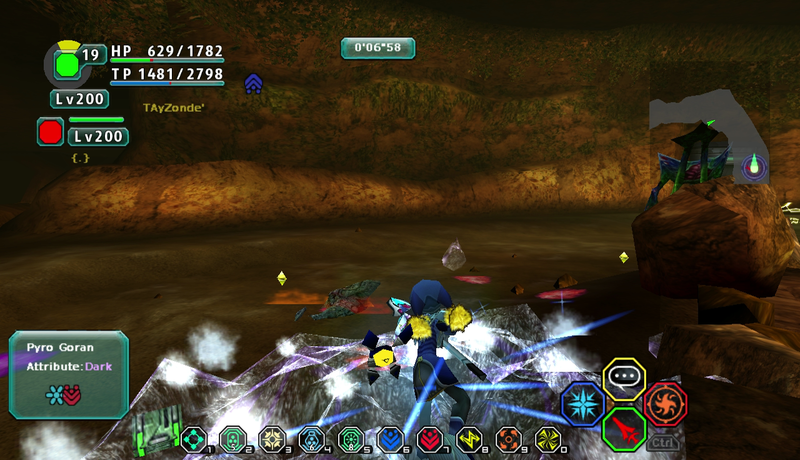Select hotbar slot 1 green cross technique
The width and height of the screenshot is (800, 460).
click(x=192, y=438)
